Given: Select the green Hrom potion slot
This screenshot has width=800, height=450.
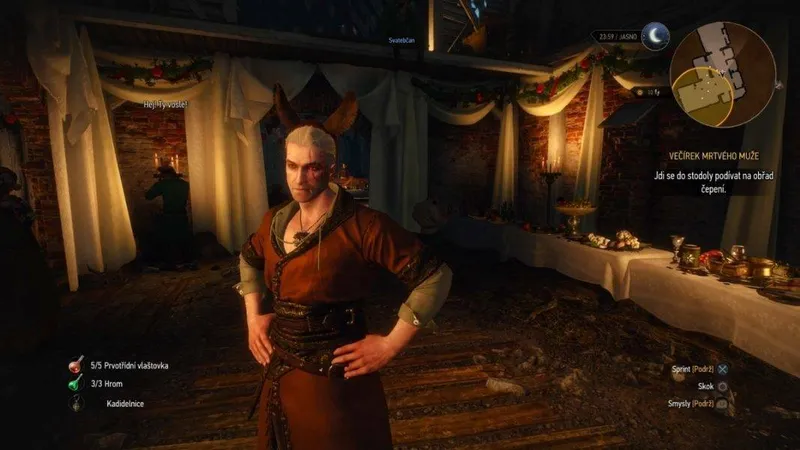Looking at the screenshot, I should click(76, 385).
